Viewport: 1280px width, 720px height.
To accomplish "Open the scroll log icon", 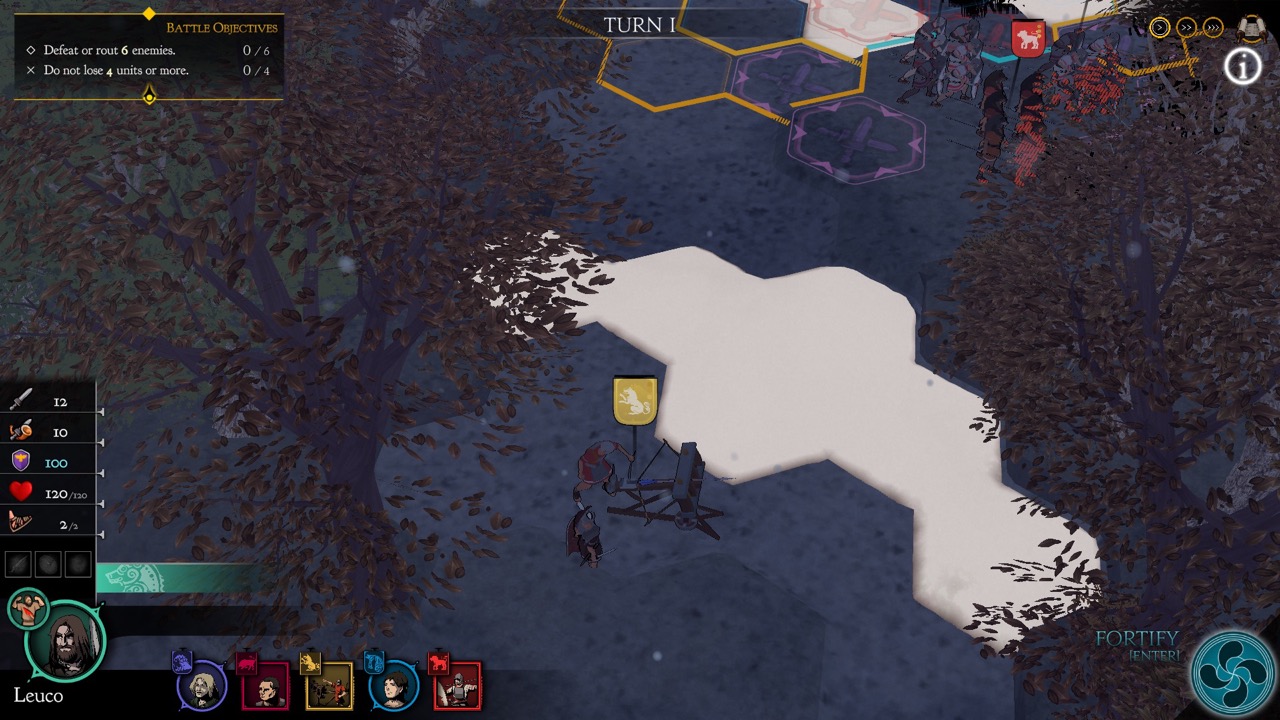I will pyautogui.click(x=1251, y=28).
